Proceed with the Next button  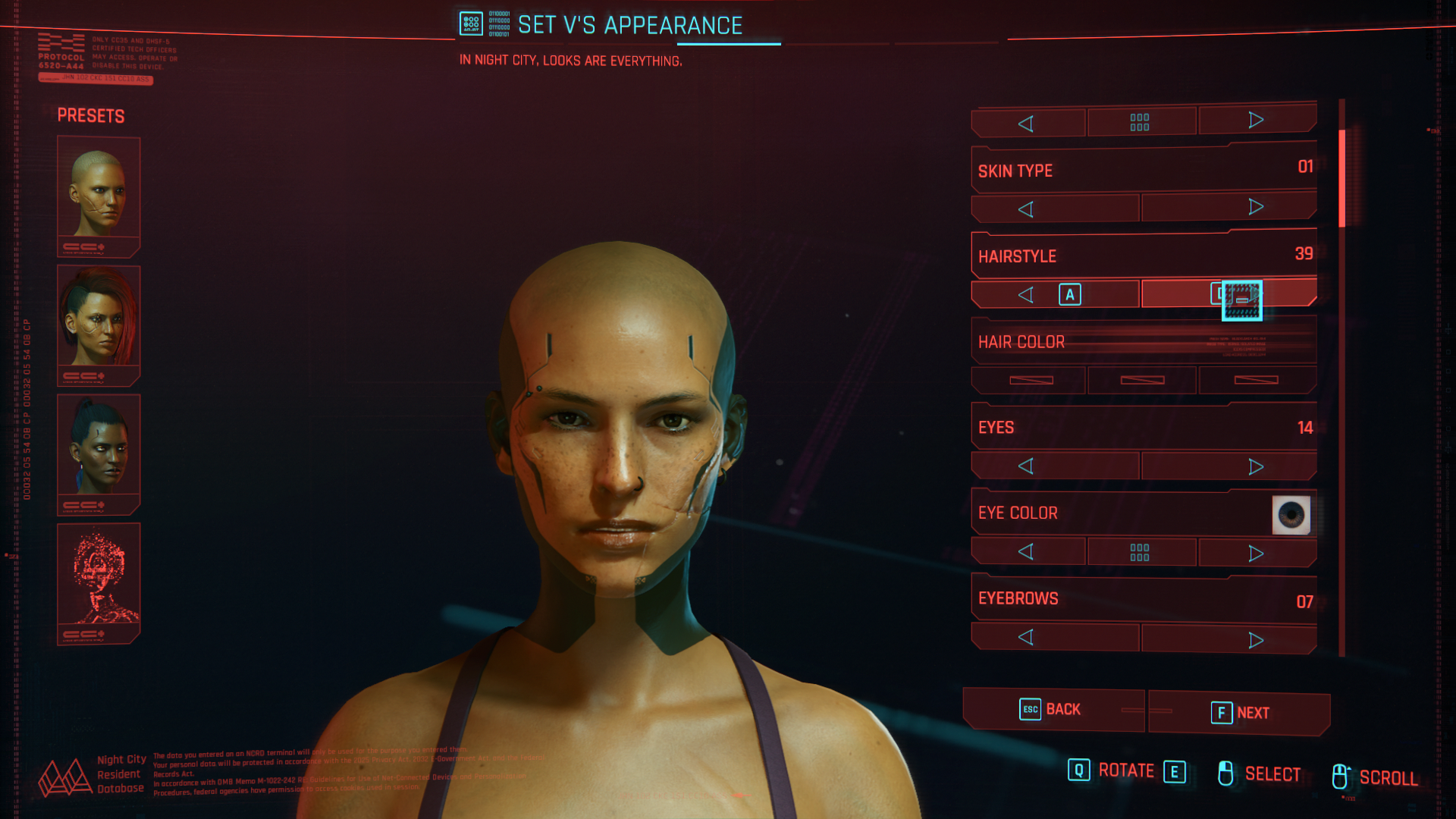(1239, 713)
